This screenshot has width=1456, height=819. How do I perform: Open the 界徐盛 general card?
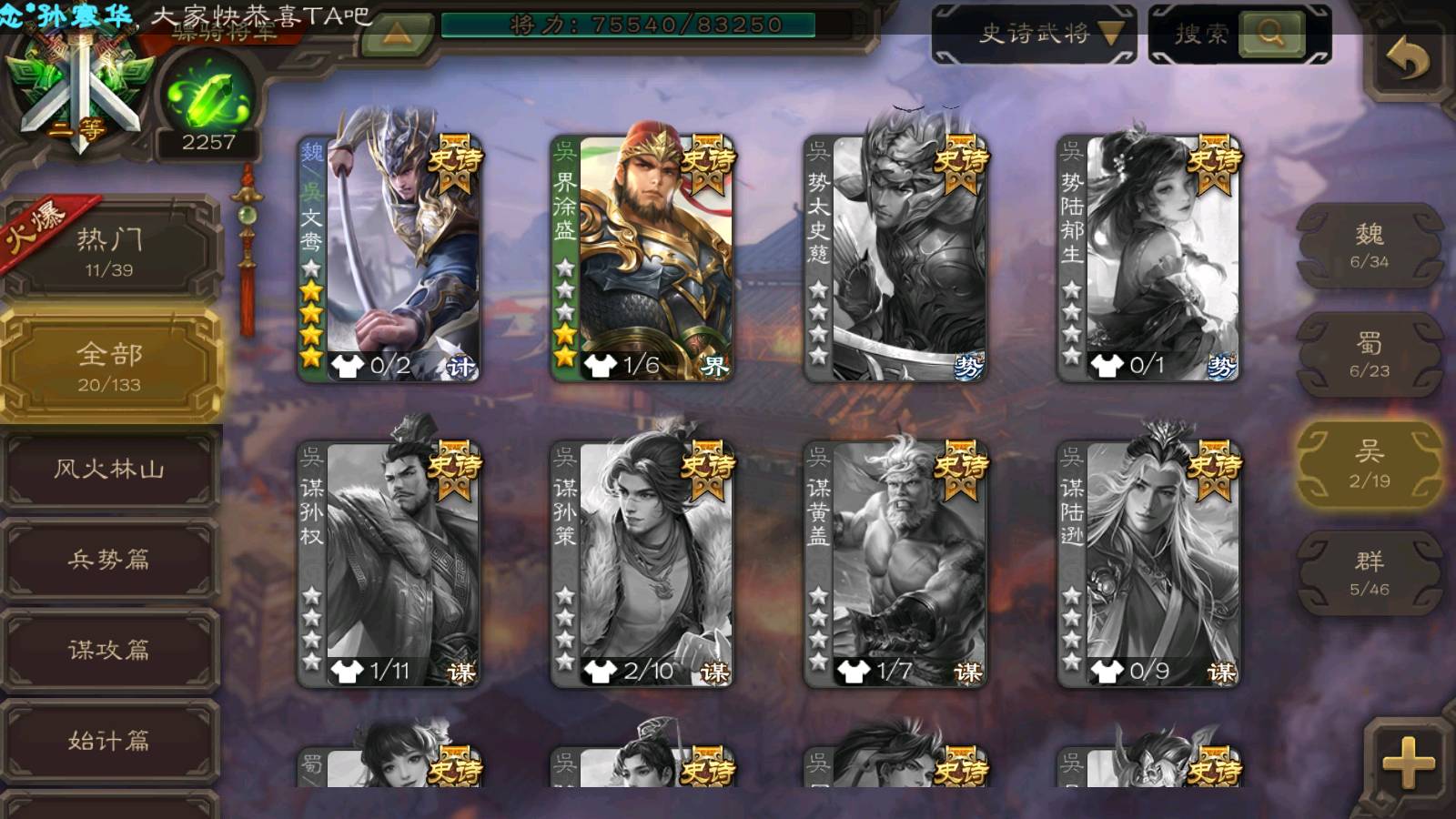coord(642,259)
